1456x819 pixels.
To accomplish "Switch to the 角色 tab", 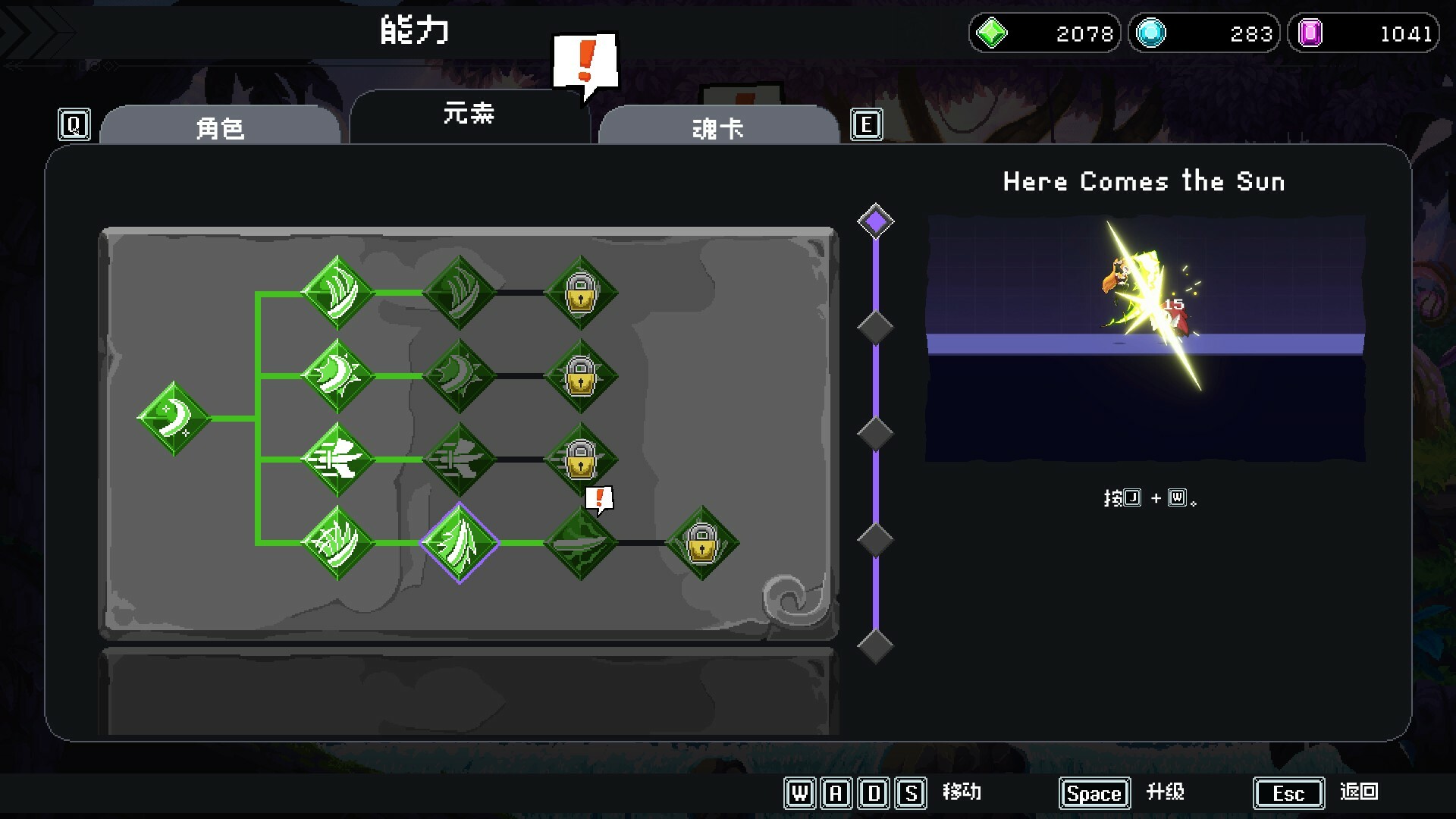I will [220, 127].
